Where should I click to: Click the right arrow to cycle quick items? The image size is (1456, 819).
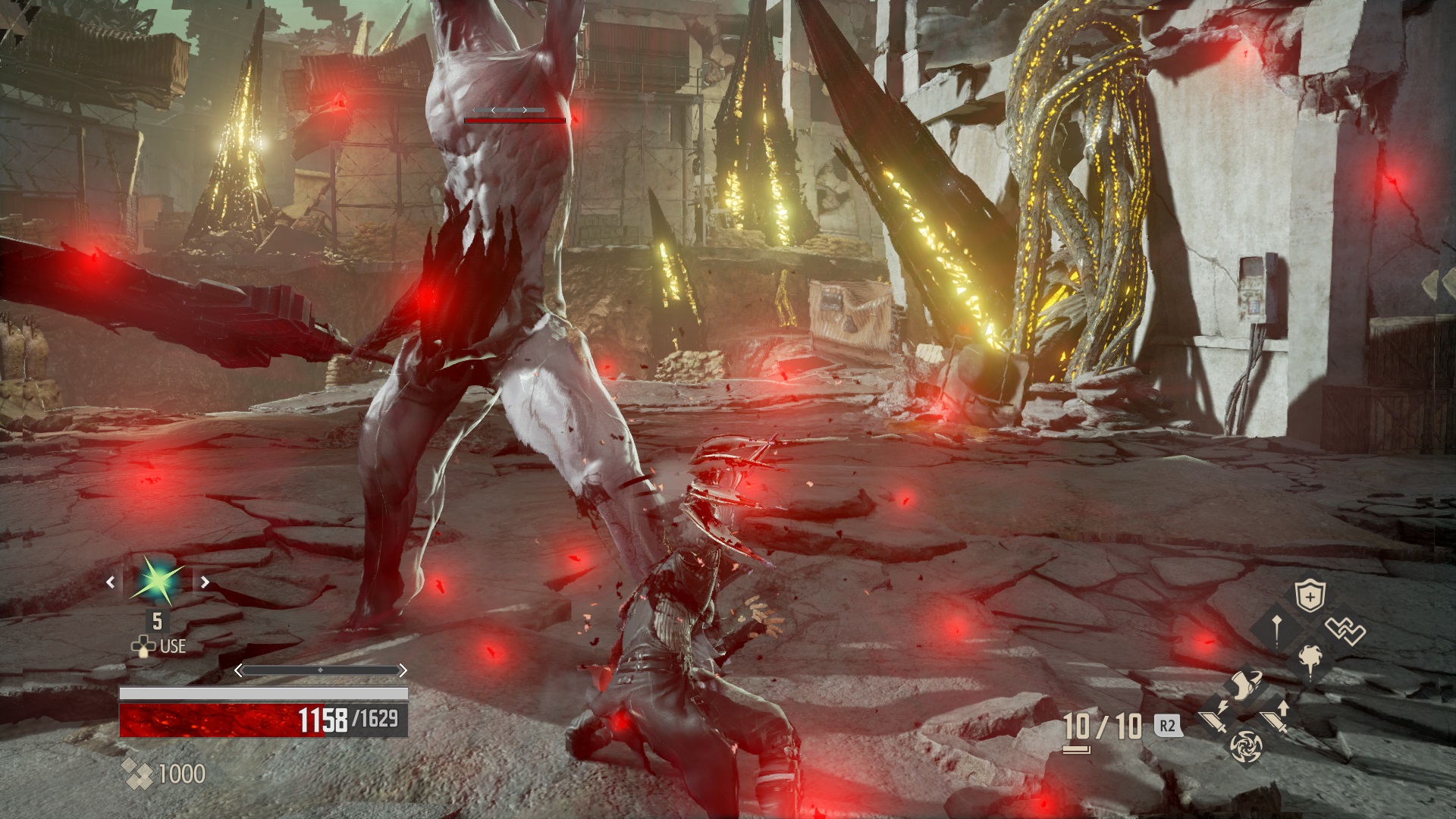coord(206,582)
